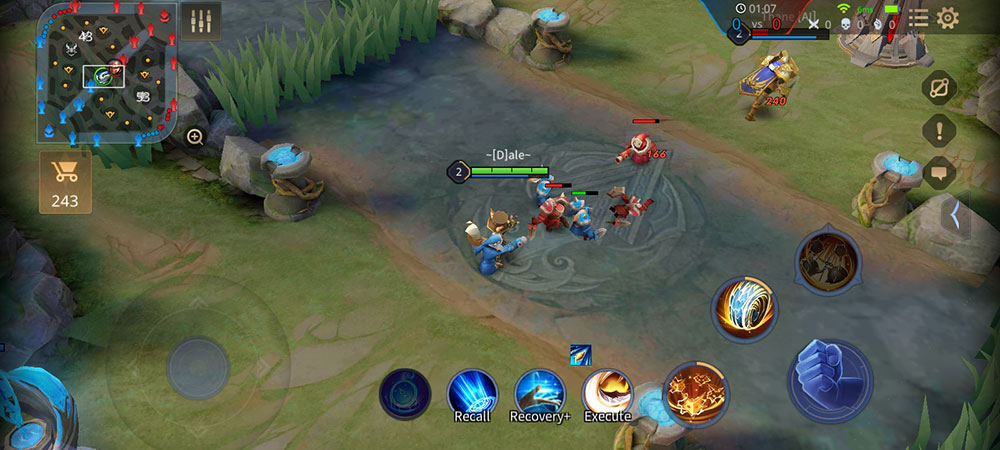Click the small blue icon above Execute
The height and width of the screenshot is (450, 1000).
[x=581, y=354]
